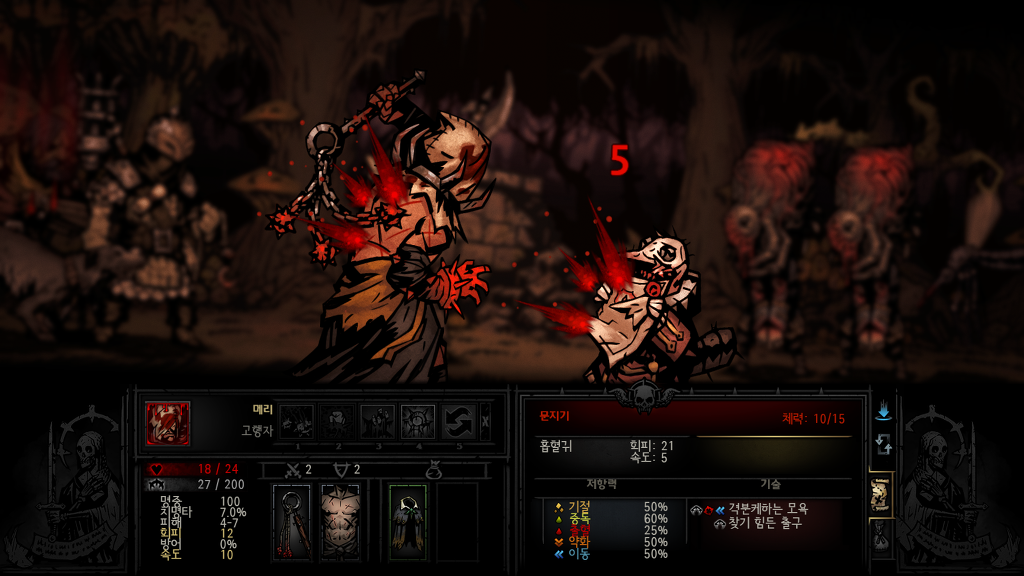Select Flagellant skill in slot 1
This screenshot has height=576, width=1024.
[296, 421]
